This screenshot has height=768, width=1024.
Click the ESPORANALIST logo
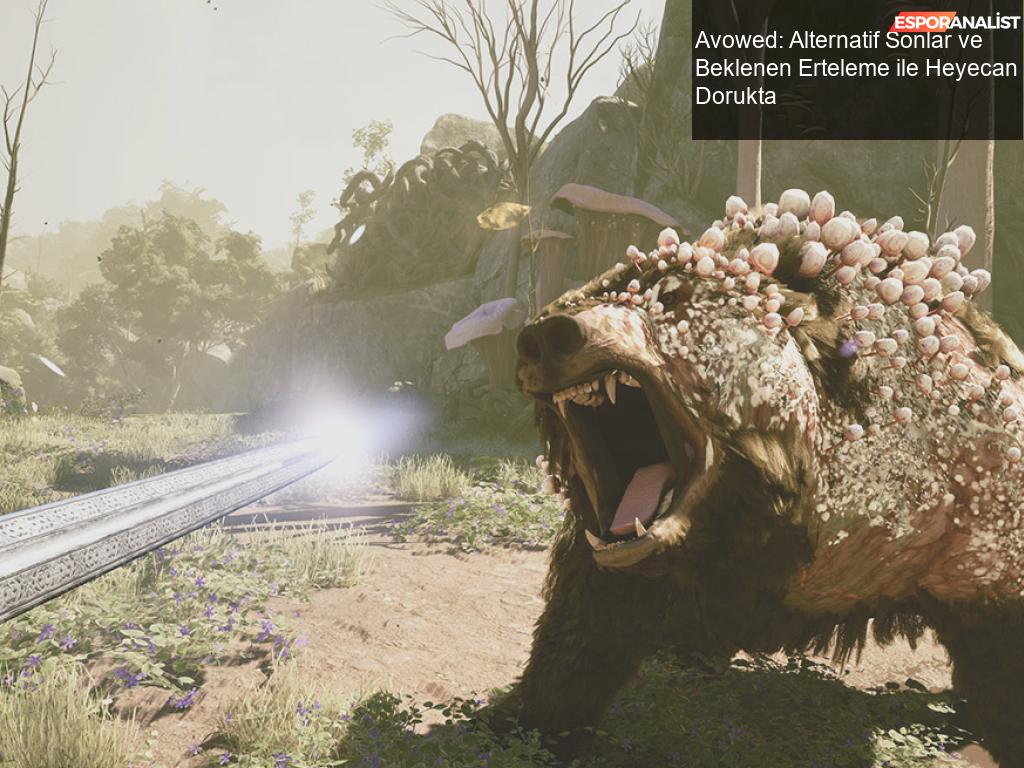point(956,21)
